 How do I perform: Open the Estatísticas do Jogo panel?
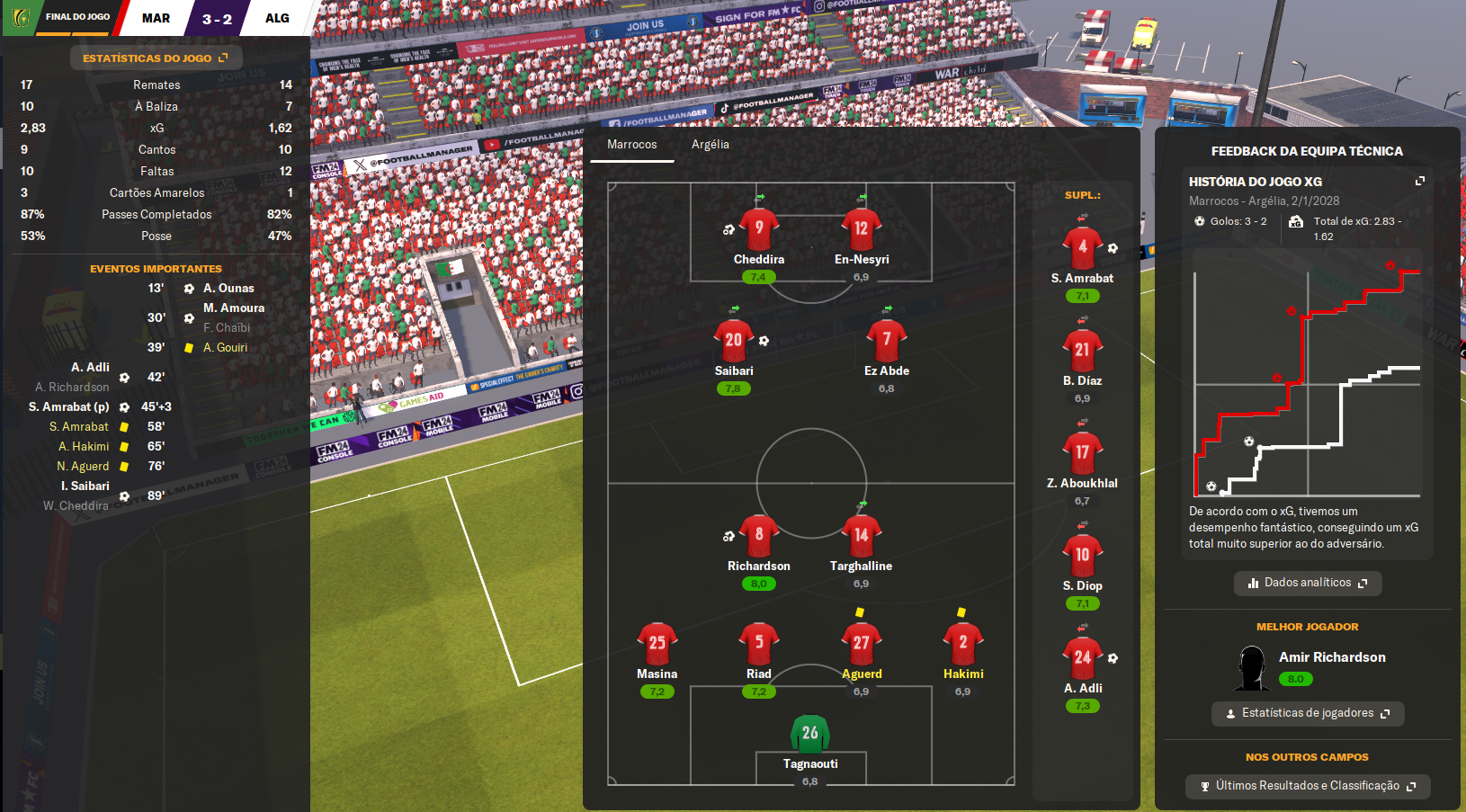click(155, 58)
